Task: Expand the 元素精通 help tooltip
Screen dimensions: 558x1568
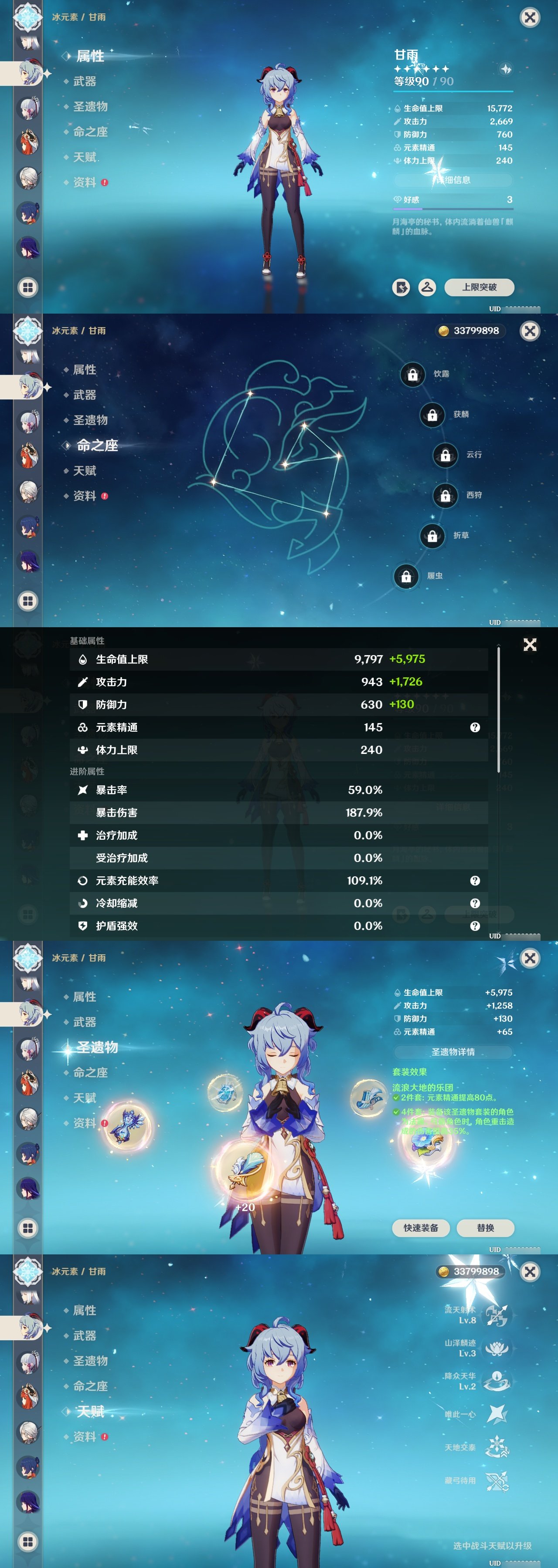Action: tap(475, 727)
